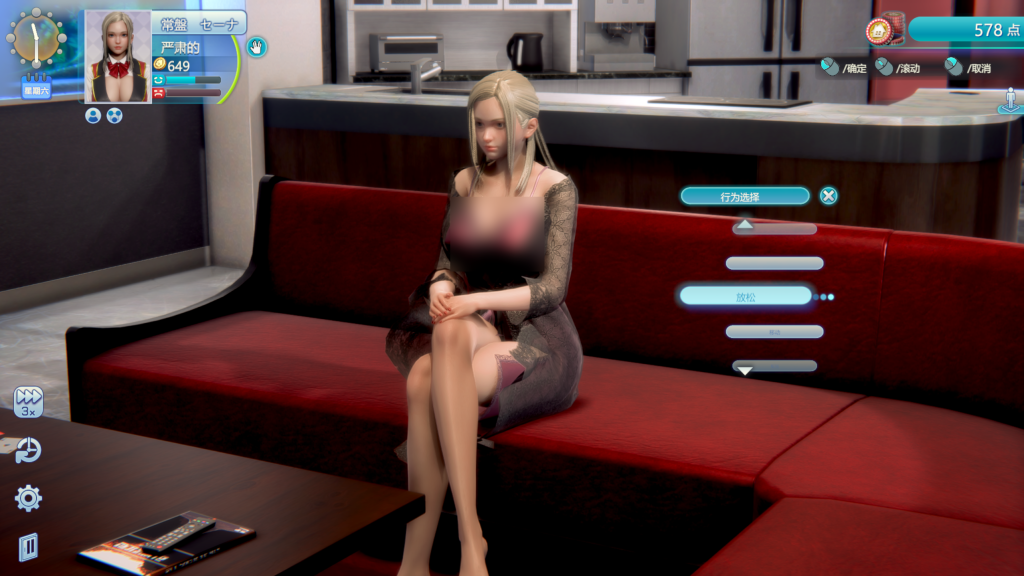The image size is (1024, 576).
Task: Click the single person icon below the portrait
Action: click(93, 116)
